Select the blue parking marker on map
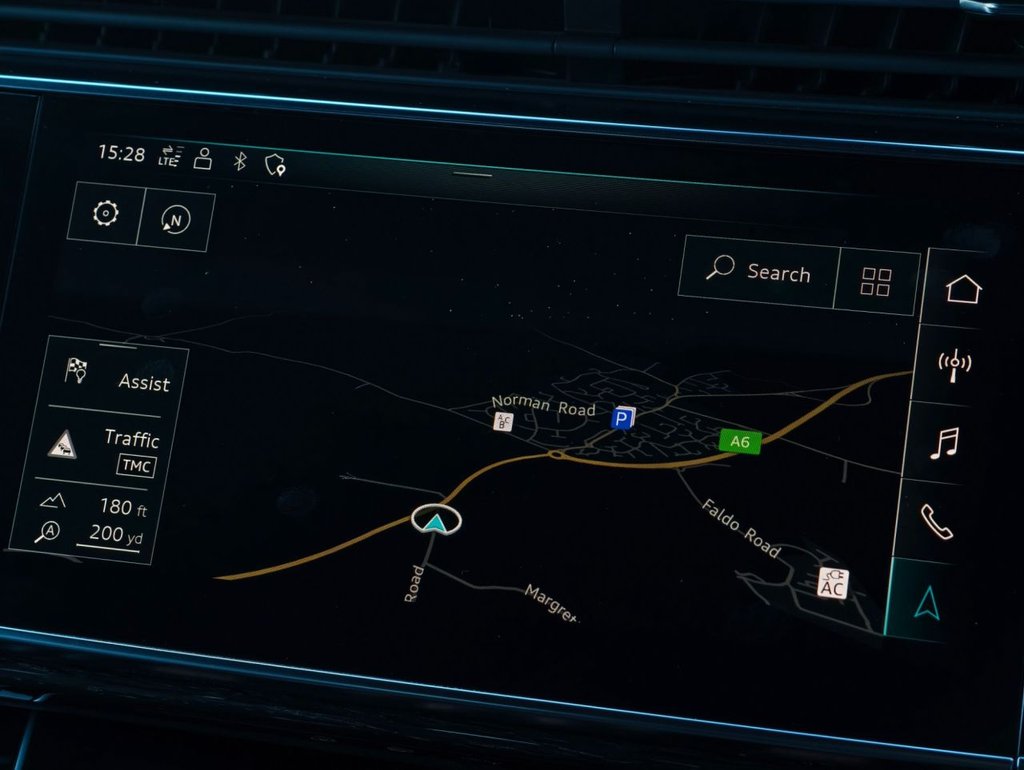Screen dimensions: 1024x770 pyautogui.click(x=623, y=418)
